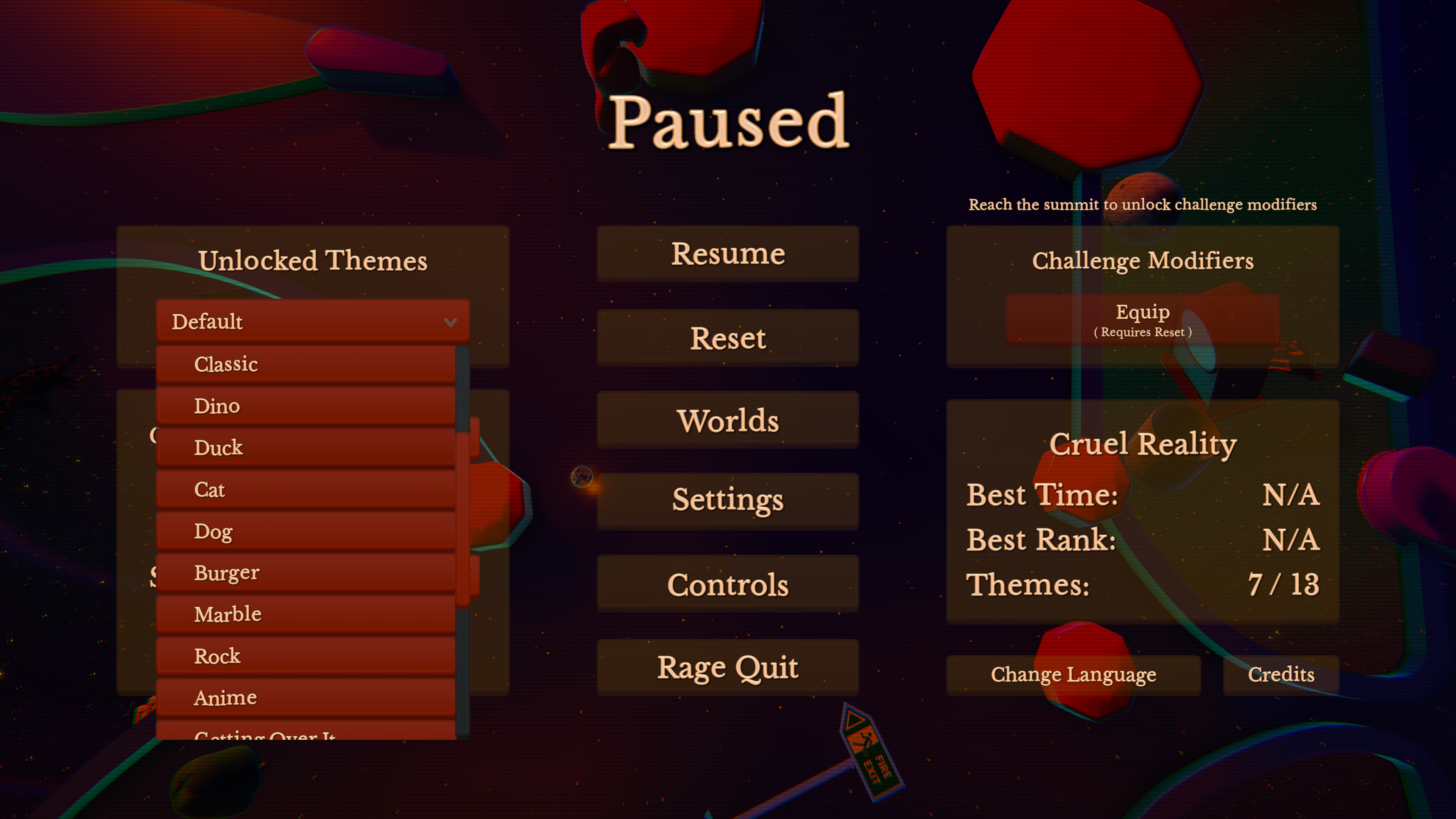Click the Reset button

(x=728, y=337)
